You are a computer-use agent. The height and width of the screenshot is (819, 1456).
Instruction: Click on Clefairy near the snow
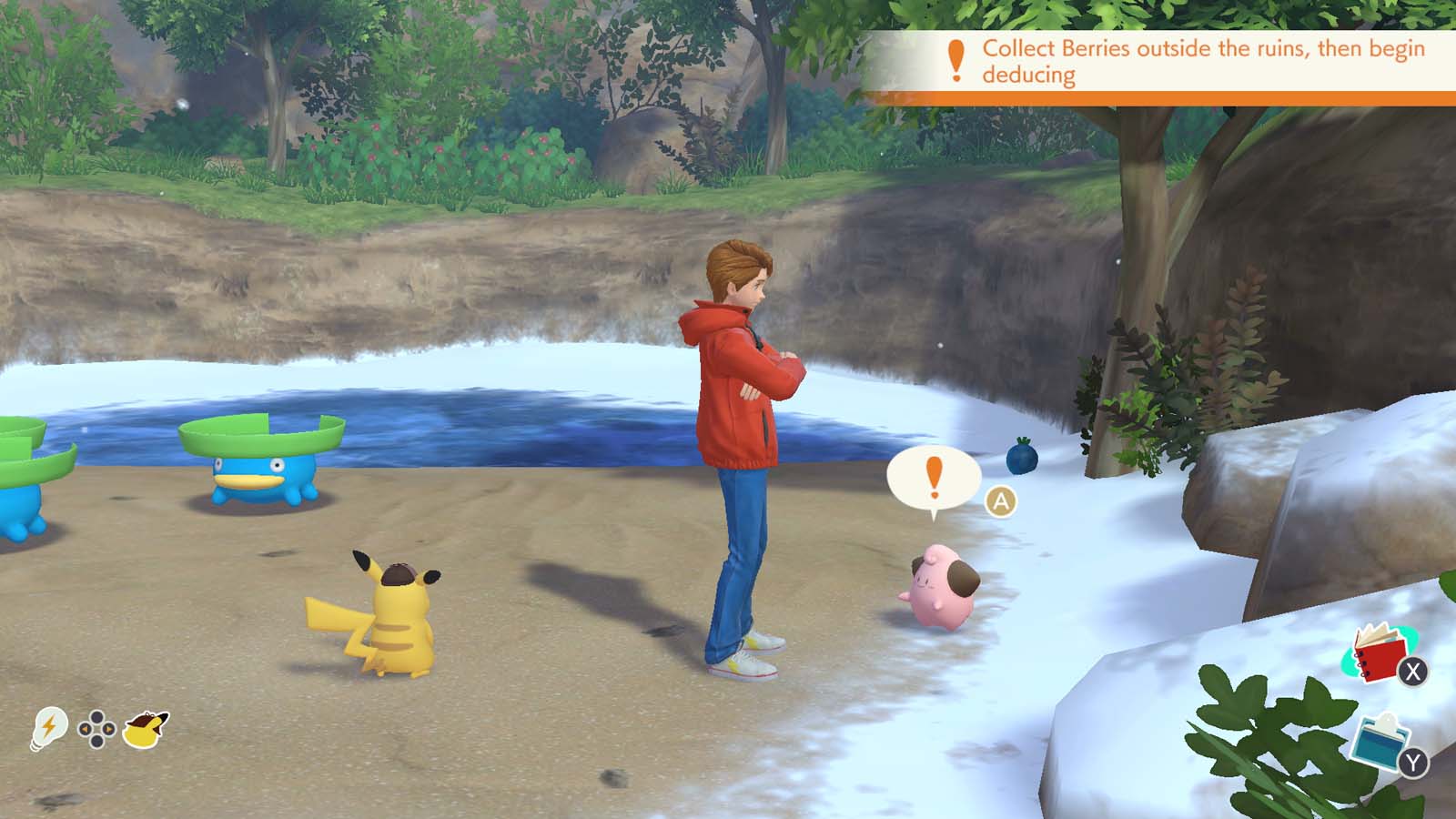(944, 582)
